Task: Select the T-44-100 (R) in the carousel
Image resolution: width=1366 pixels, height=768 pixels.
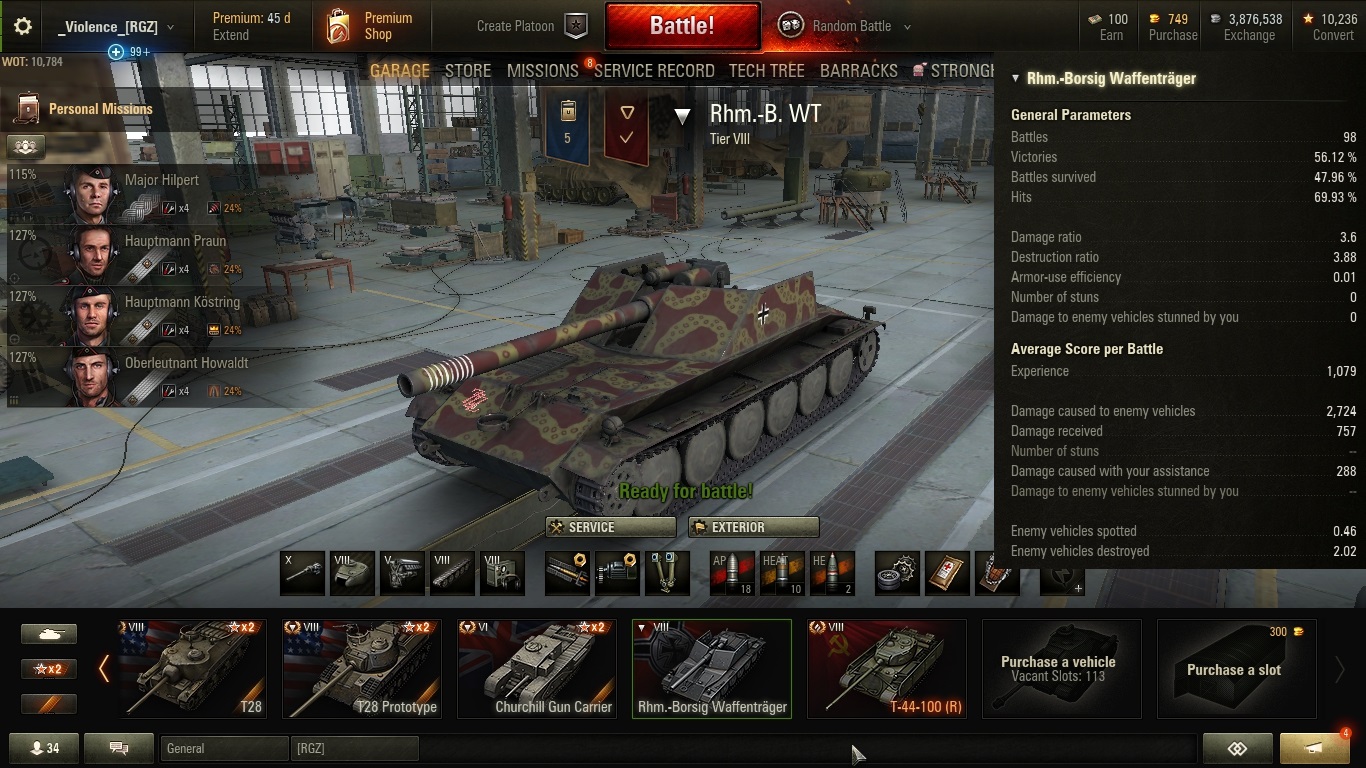Action: pos(886,667)
